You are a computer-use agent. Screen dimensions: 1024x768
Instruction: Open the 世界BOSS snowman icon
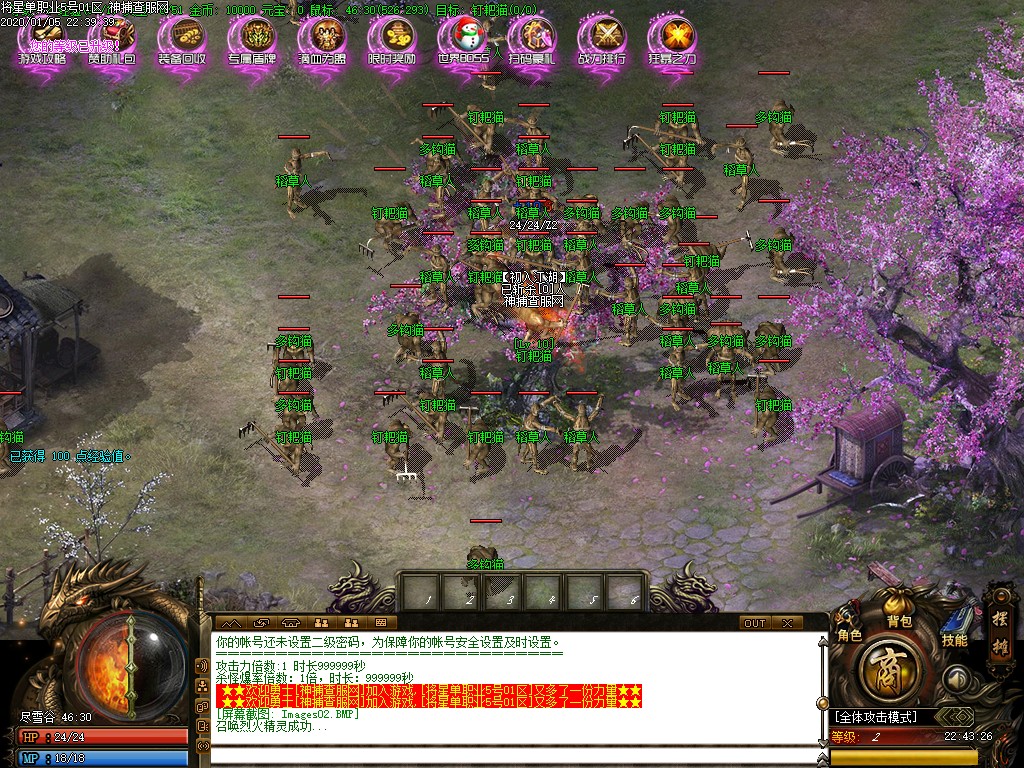tap(463, 41)
